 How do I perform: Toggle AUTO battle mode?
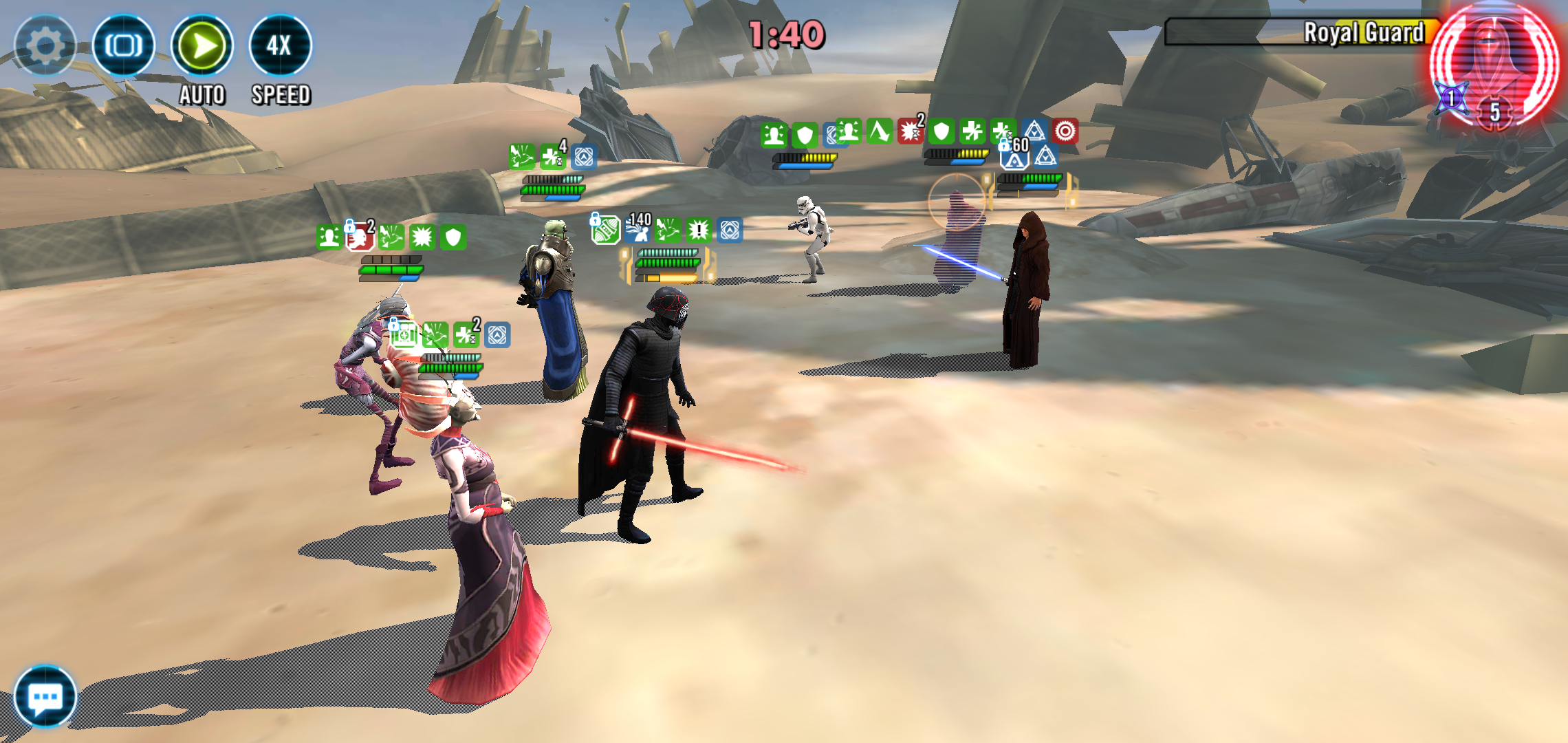point(202,46)
